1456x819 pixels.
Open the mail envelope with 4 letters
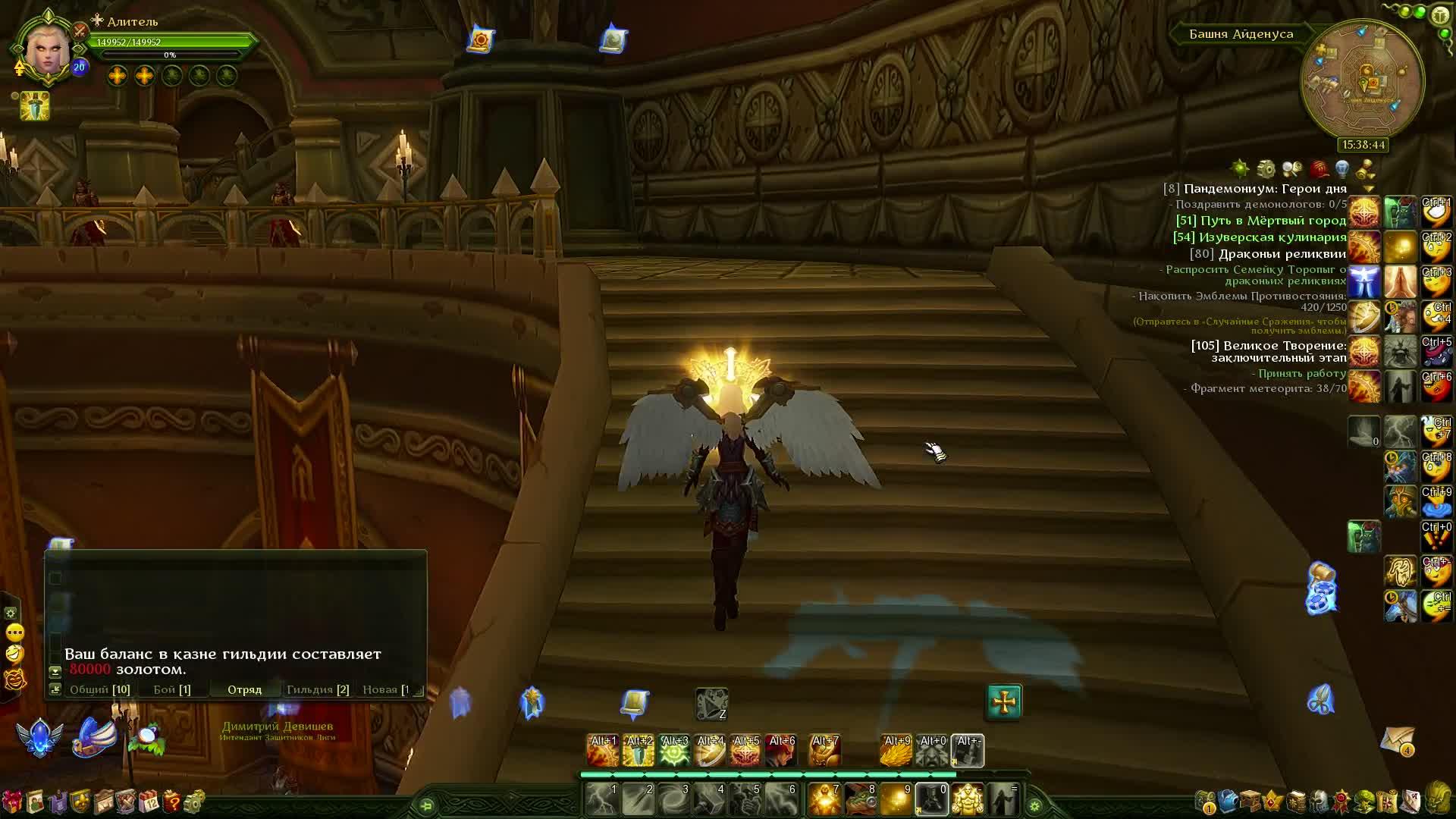pyautogui.click(x=1397, y=739)
